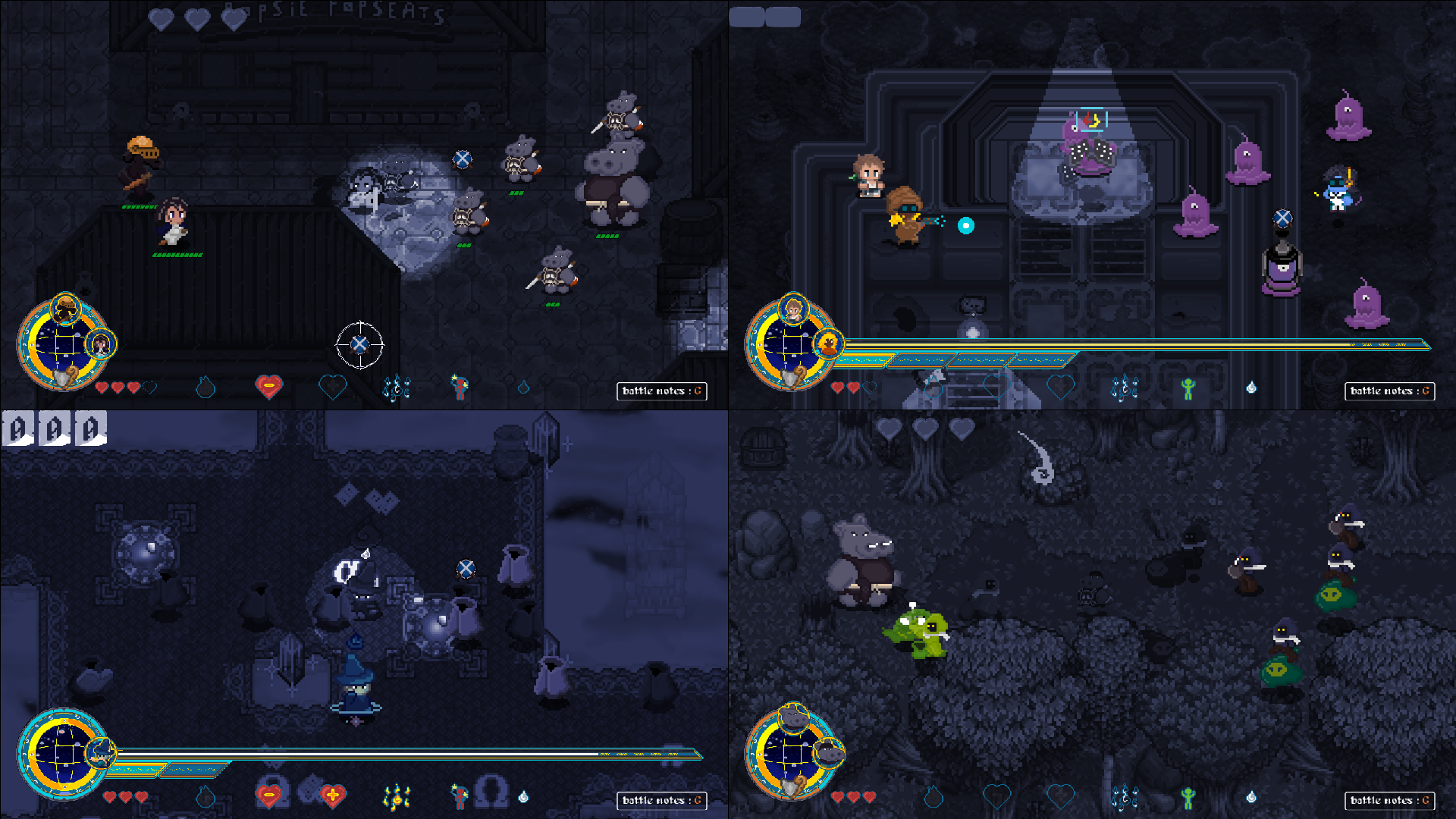Expand the circular minimap display
Image resolution: width=1456 pixels, height=819 pixels.
pyautogui.click(x=64, y=345)
